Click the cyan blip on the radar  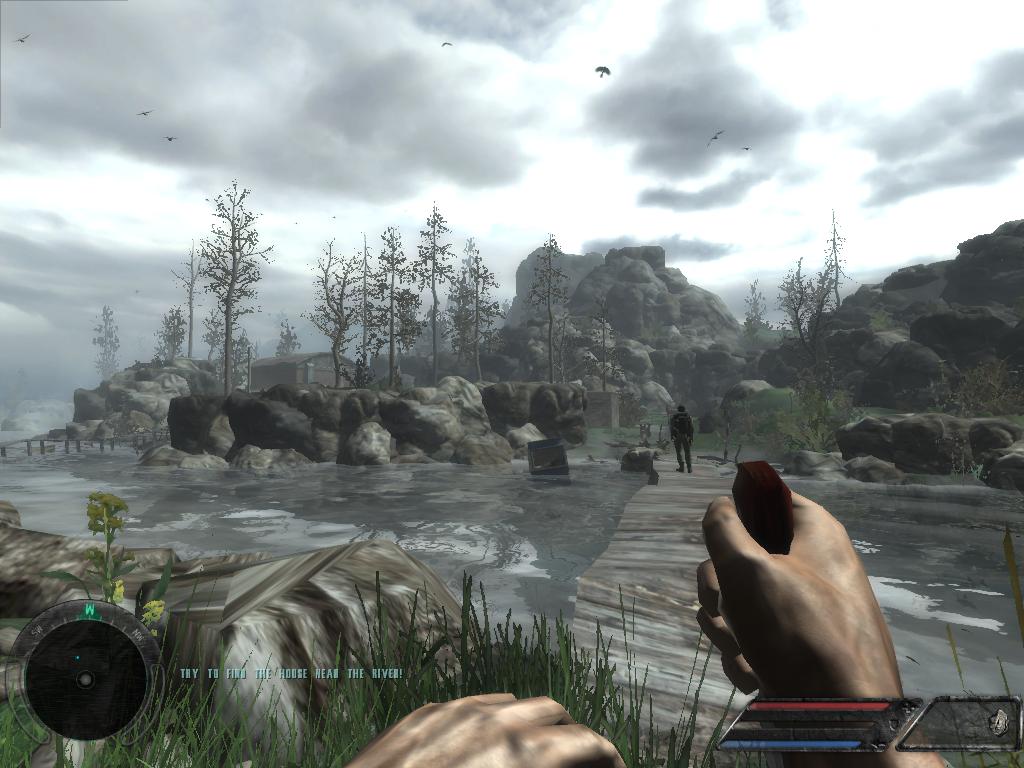[76, 657]
